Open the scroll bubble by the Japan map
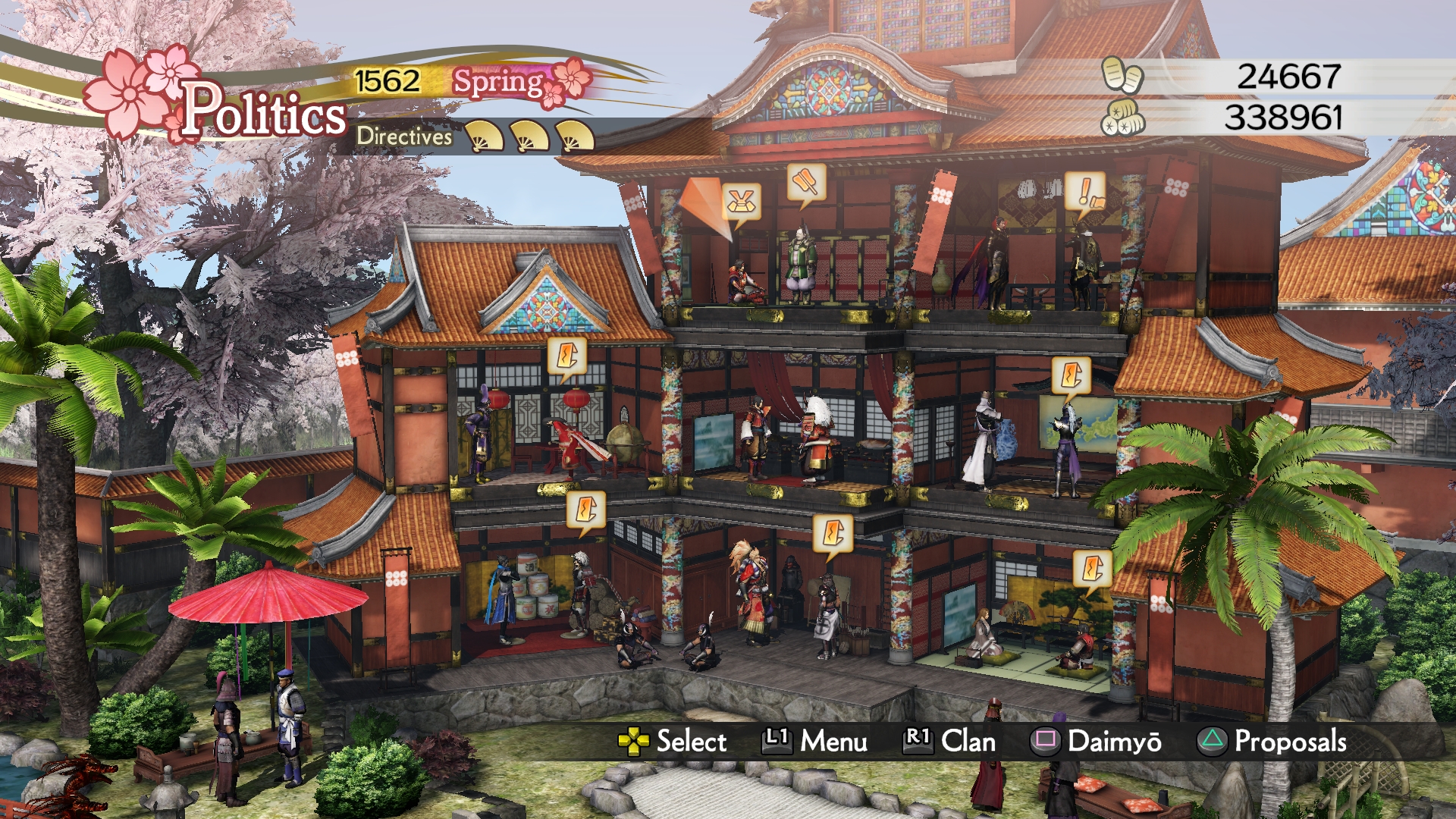The image size is (1456, 819). 1071,375
